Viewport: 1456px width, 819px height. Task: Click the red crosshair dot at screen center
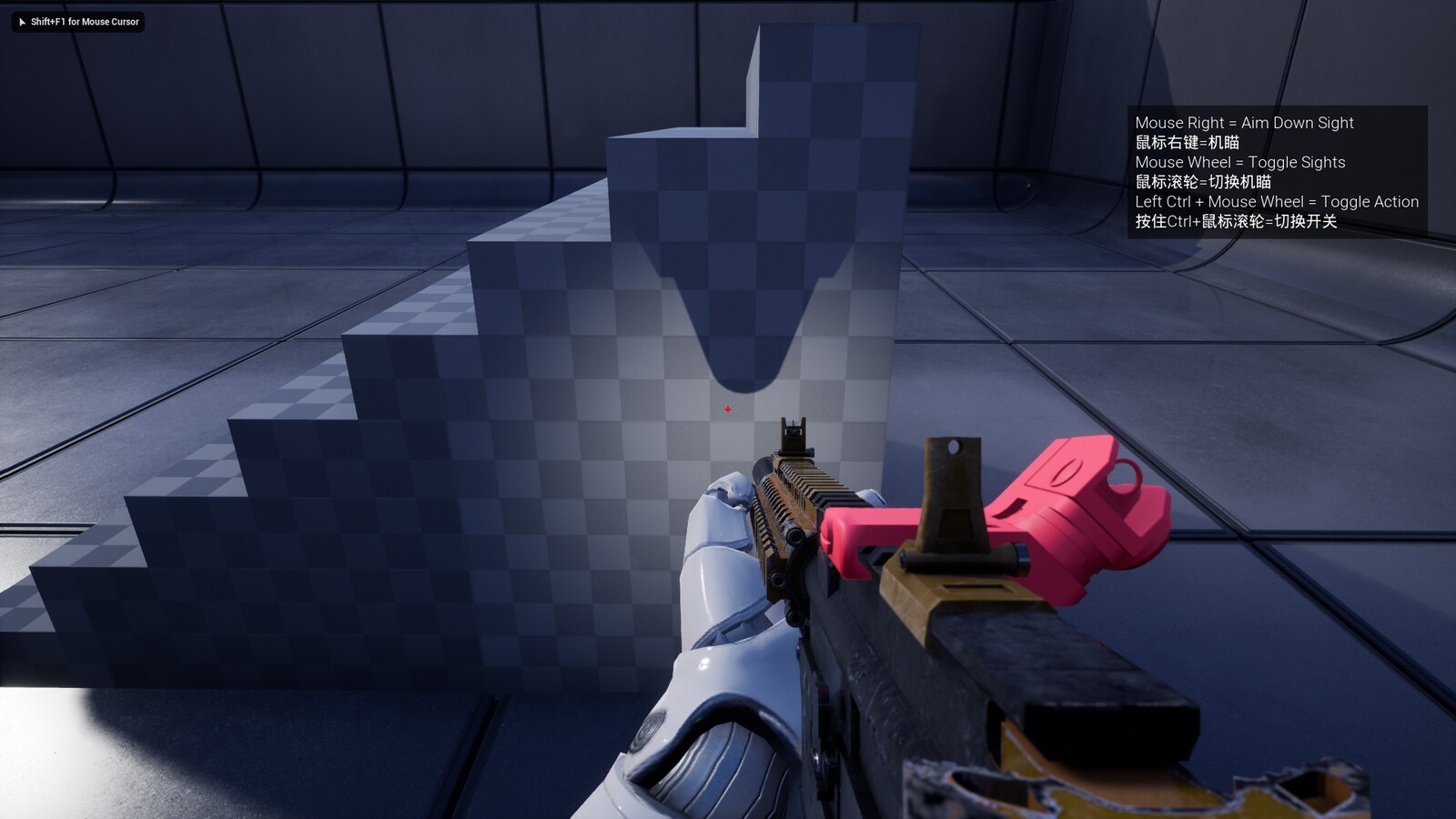pos(728,409)
